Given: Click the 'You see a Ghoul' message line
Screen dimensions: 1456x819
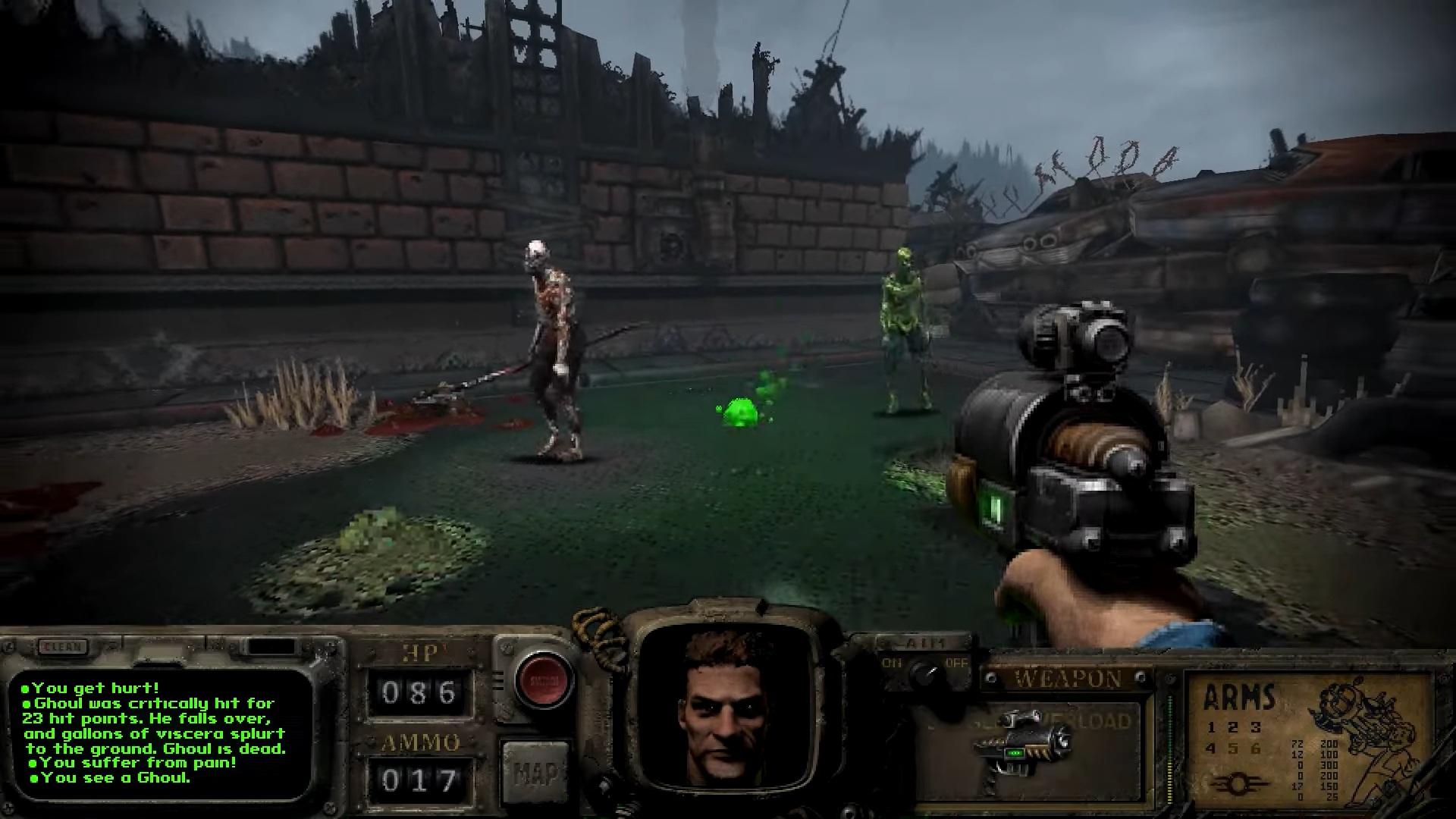Looking at the screenshot, I should [x=110, y=777].
